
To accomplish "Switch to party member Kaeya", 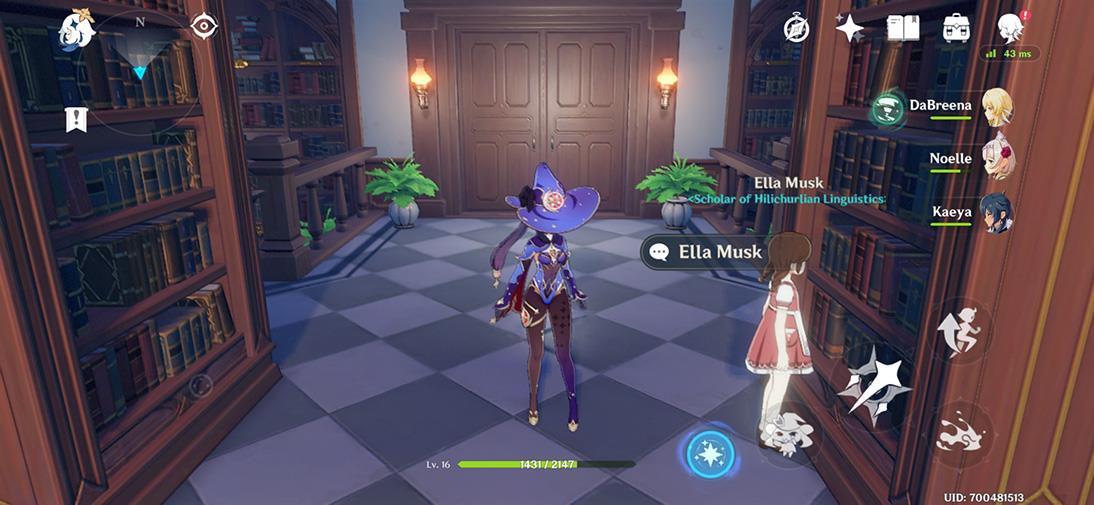I will (996, 213).
